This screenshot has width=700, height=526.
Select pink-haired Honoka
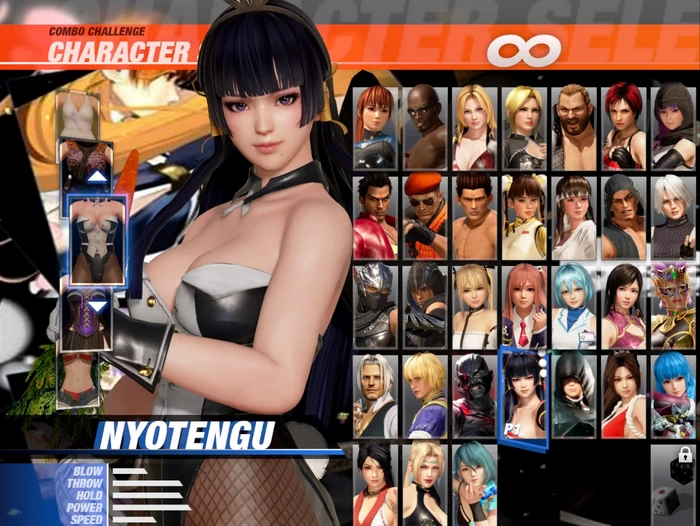coord(524,305)
